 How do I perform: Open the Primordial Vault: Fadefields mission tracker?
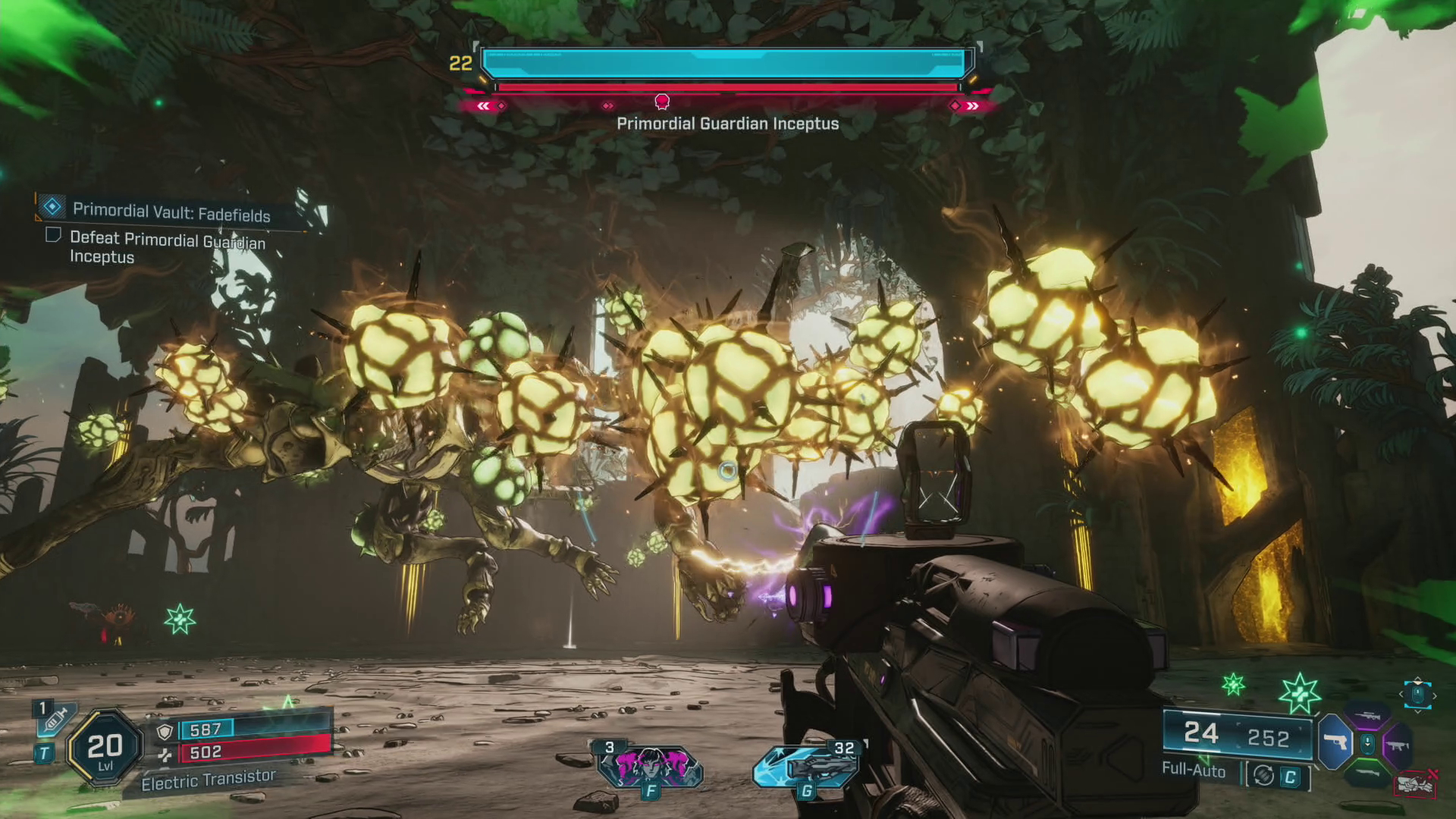pos(171,212)
